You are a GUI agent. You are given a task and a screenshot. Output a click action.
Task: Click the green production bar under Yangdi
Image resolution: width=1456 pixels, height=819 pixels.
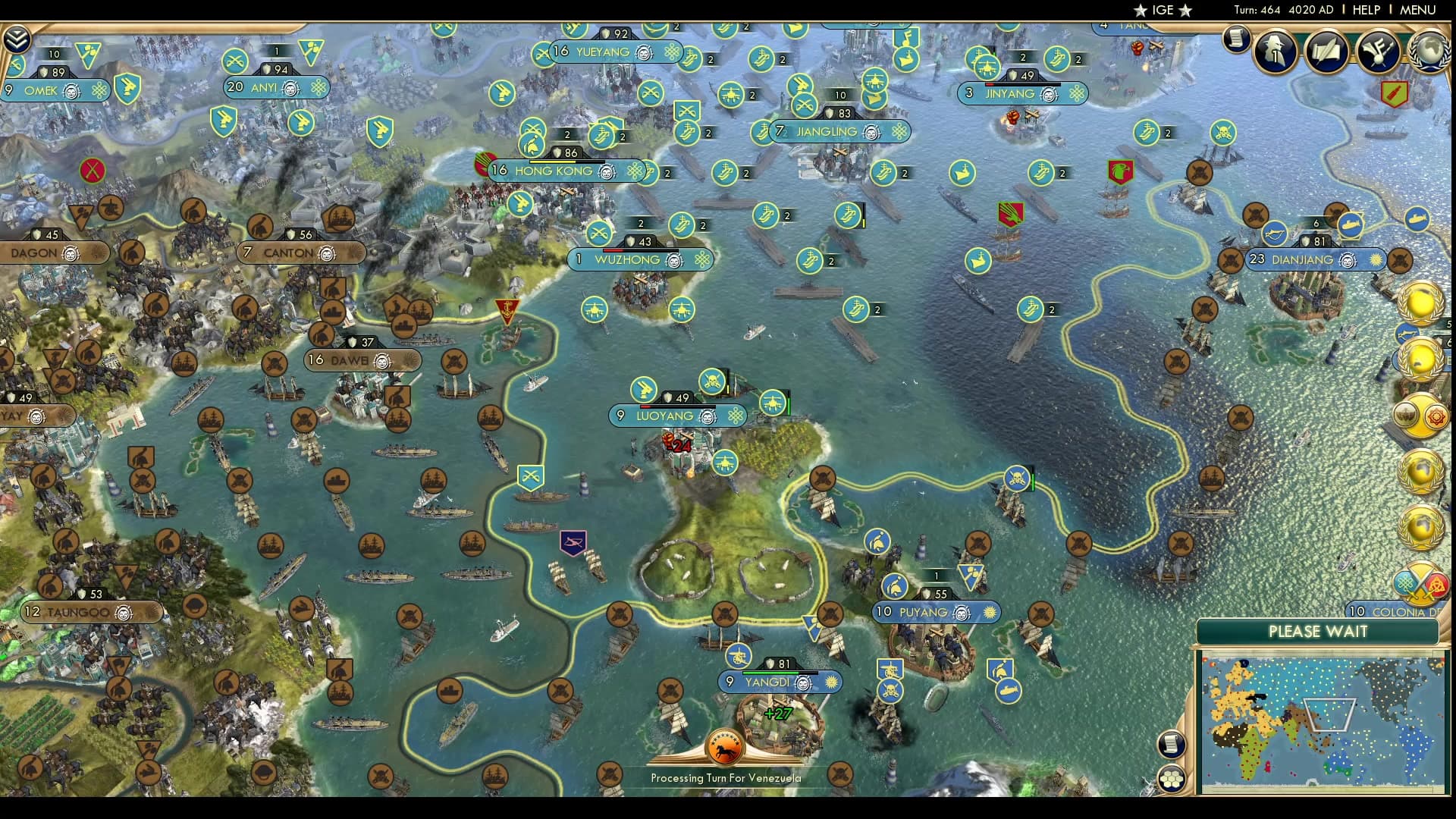[770, 673]
